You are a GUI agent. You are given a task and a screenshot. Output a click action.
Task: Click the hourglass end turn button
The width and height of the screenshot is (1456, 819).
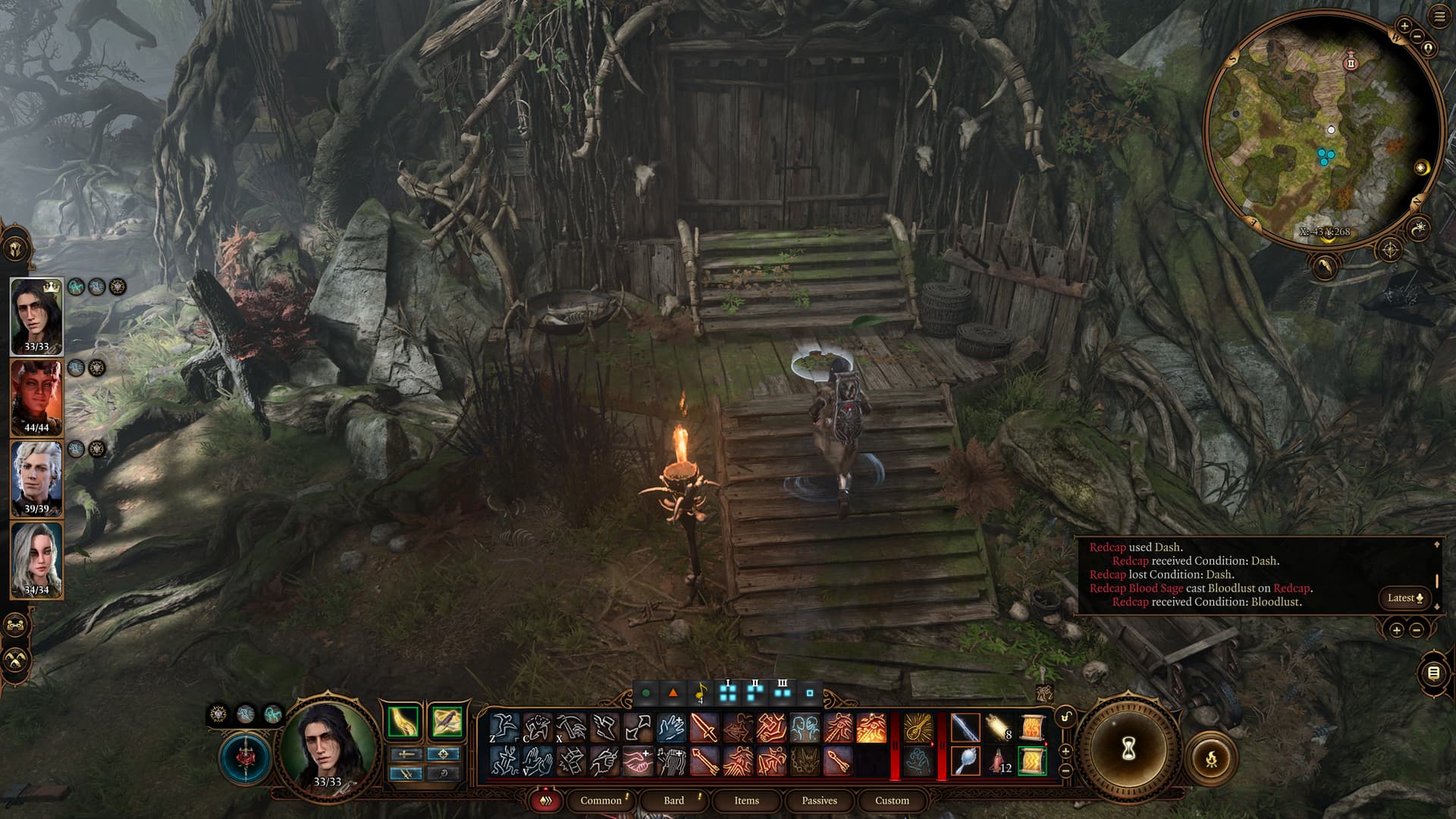pyautogui.click(x=1128, y=749)
